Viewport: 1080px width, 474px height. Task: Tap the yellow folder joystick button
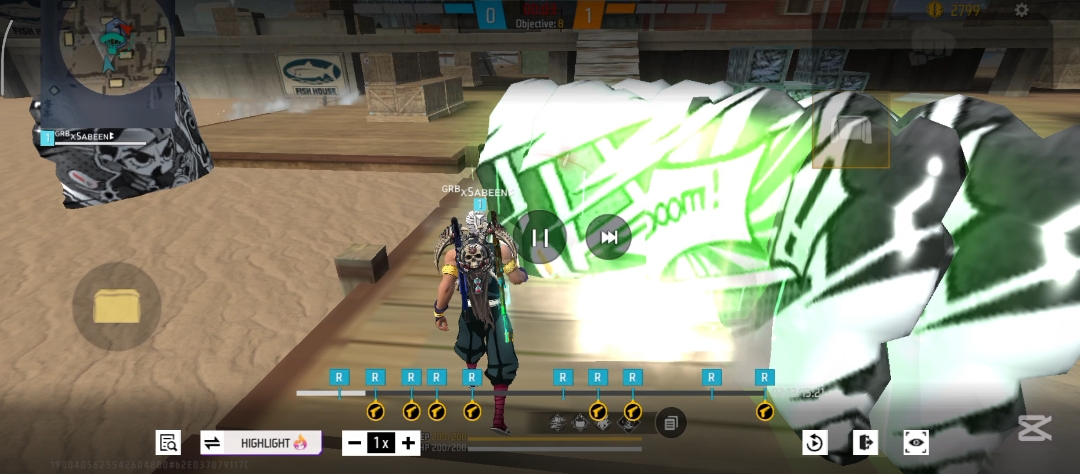point(116,306)
